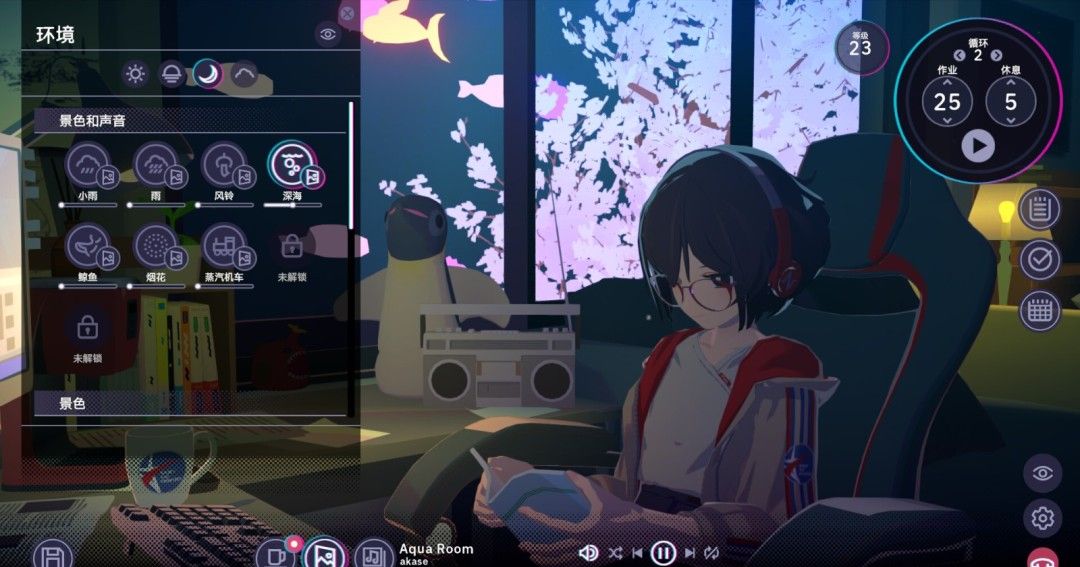1080x567 pixels.
Task: Activate the 鲸鱼 whale ambience
Action: [88, 245]
